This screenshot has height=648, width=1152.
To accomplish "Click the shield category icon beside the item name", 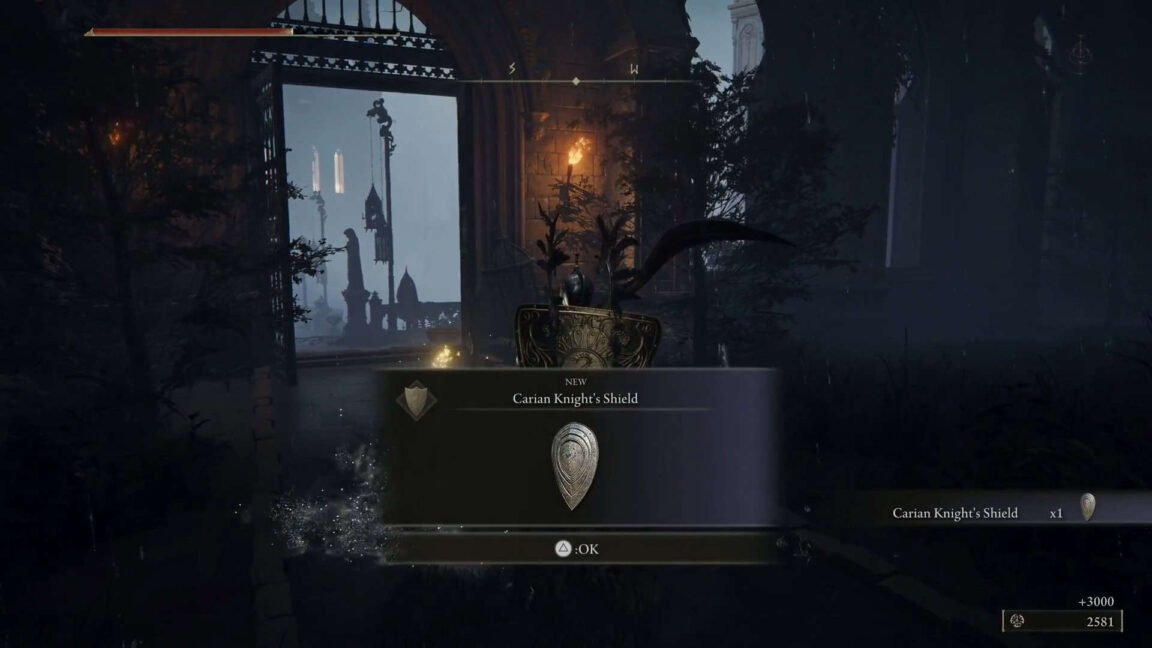I will [x=415, y=399].
